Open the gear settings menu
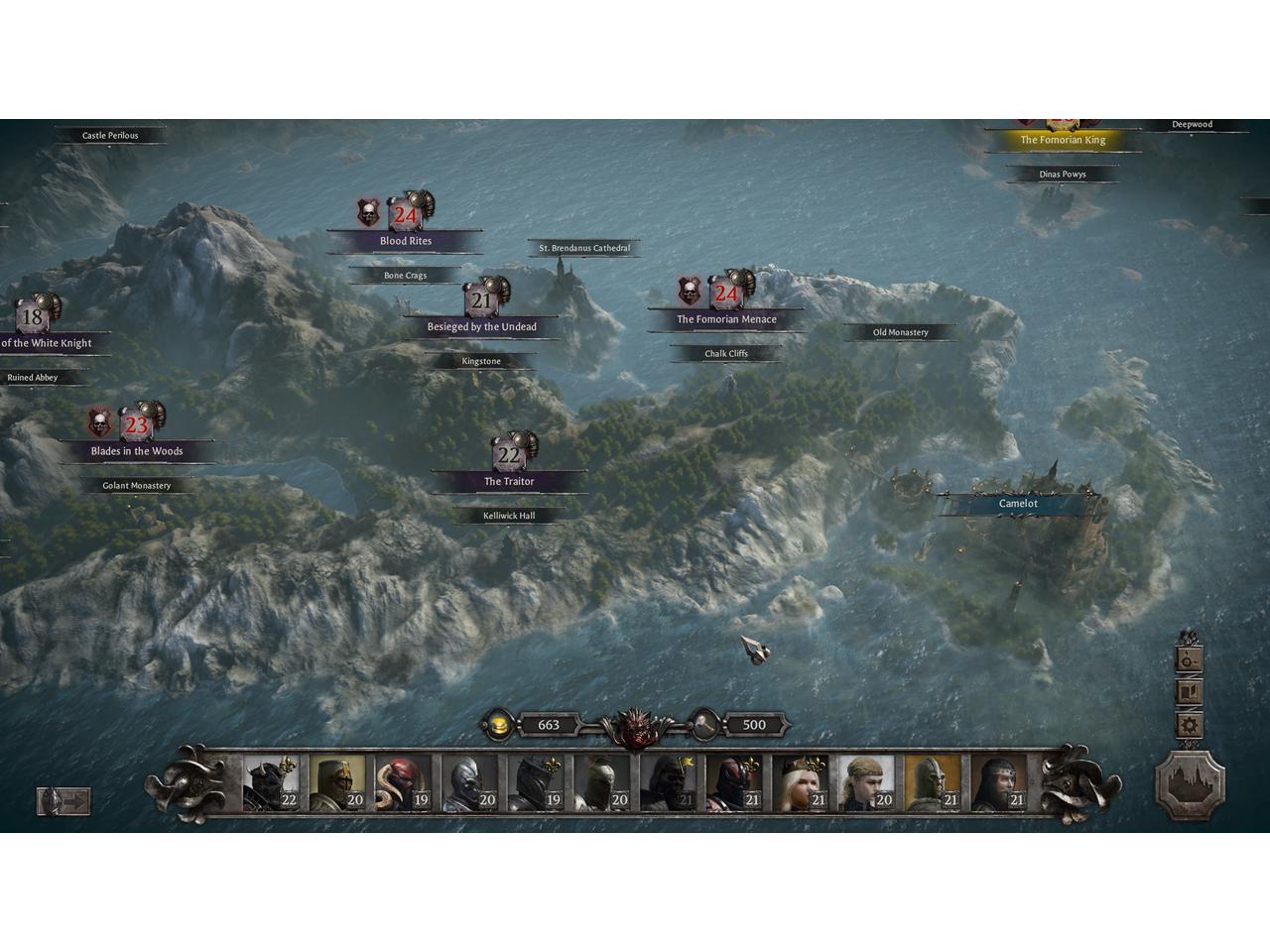 point(1190,725)
